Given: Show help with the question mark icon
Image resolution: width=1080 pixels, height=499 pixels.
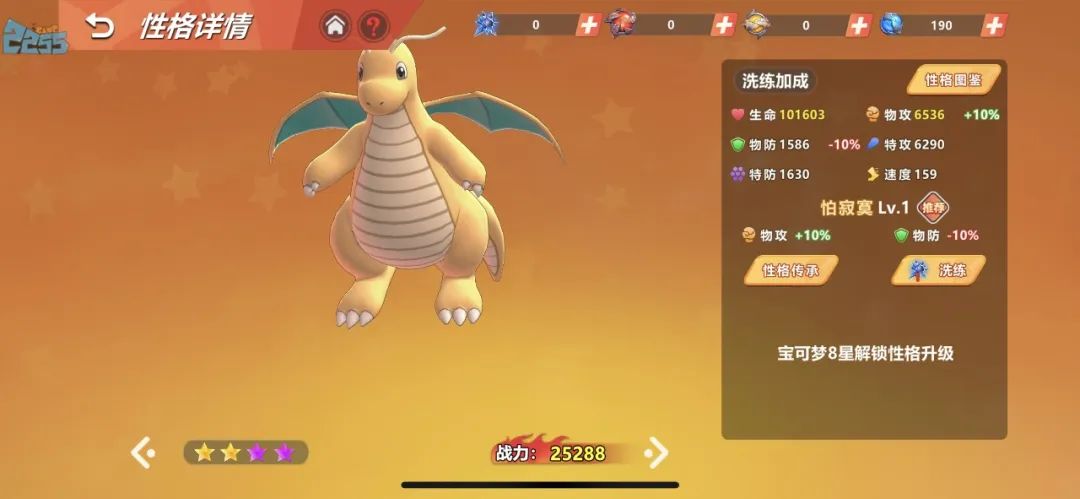Looking at the screenshot, I should (x=373, y=26).
